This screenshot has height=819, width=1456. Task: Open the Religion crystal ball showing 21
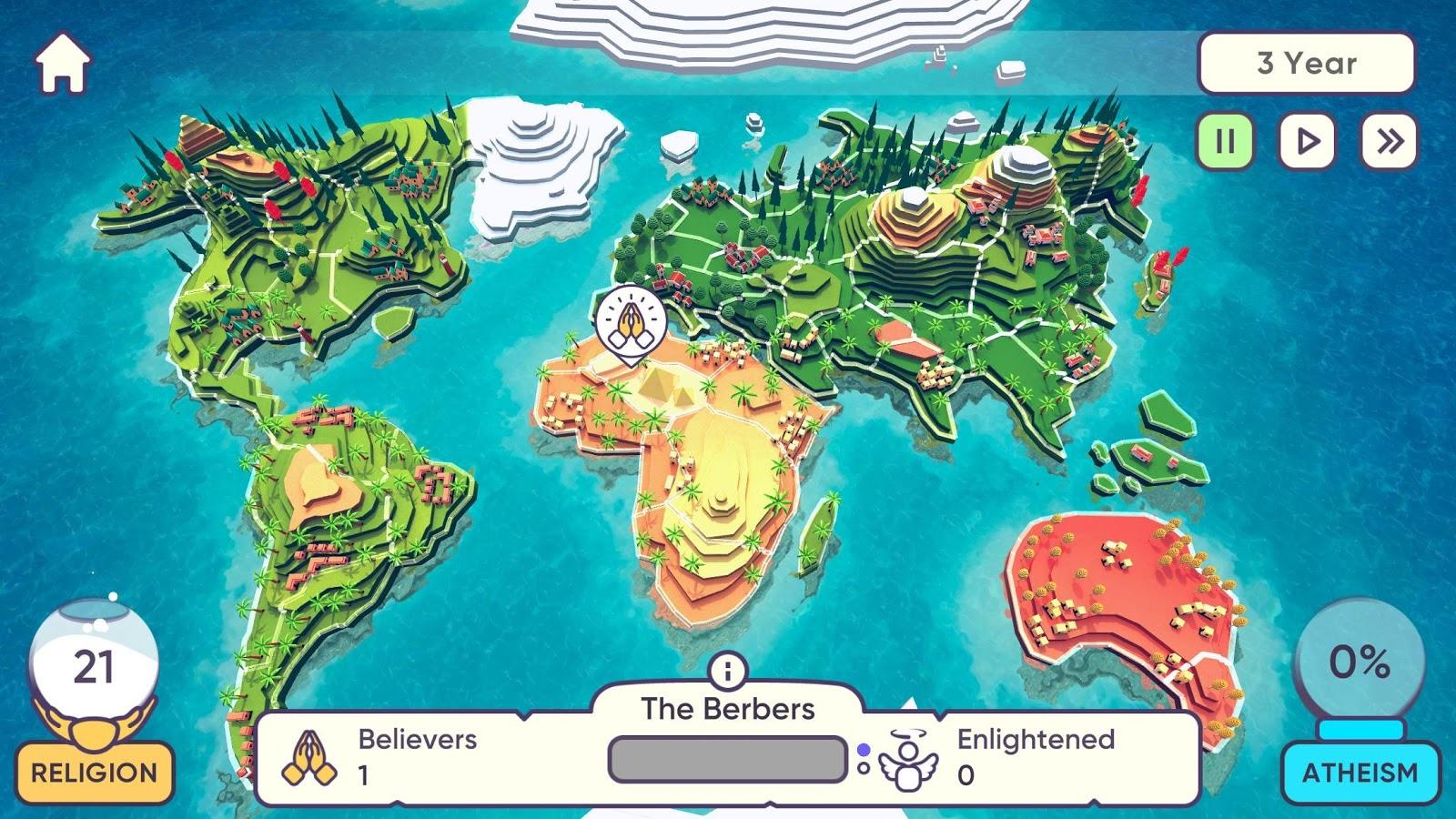pos(94,662)
